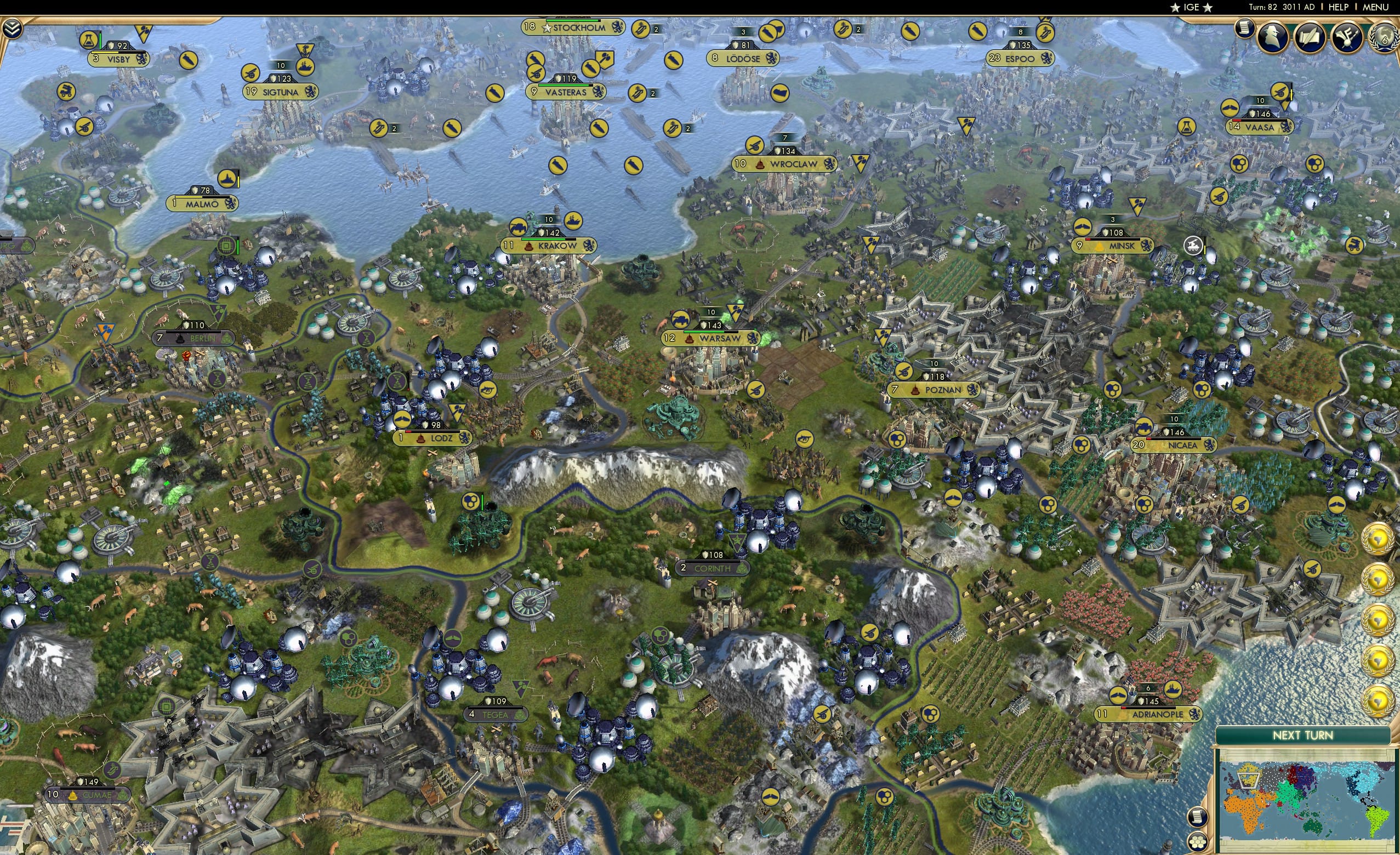The image size is (1400, 855).
Task: Click the religion icon on Wroclaw's banner
Action: click(x=760, y=166)
